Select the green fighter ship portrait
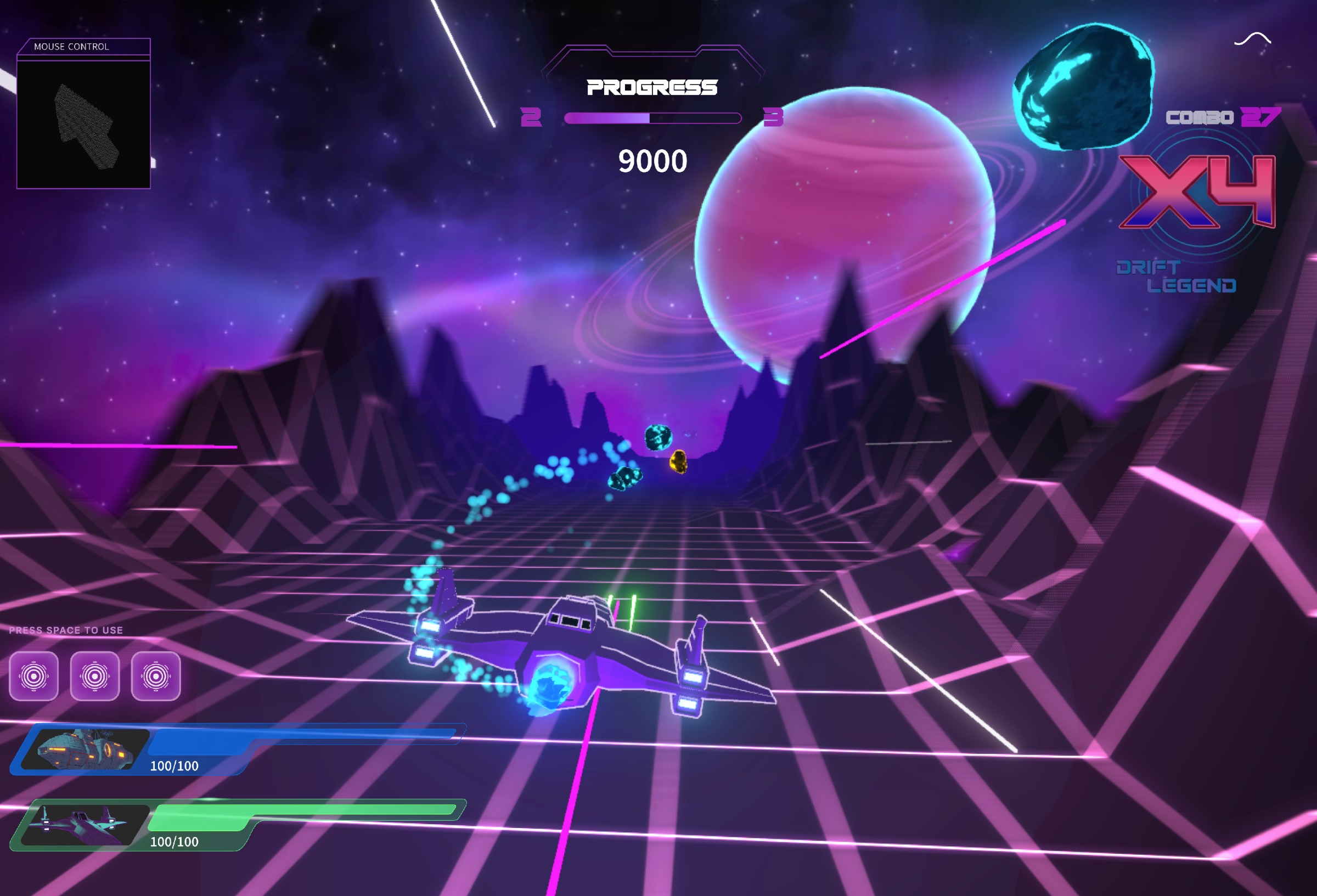Screen dimensions: 1317x896 85,825
